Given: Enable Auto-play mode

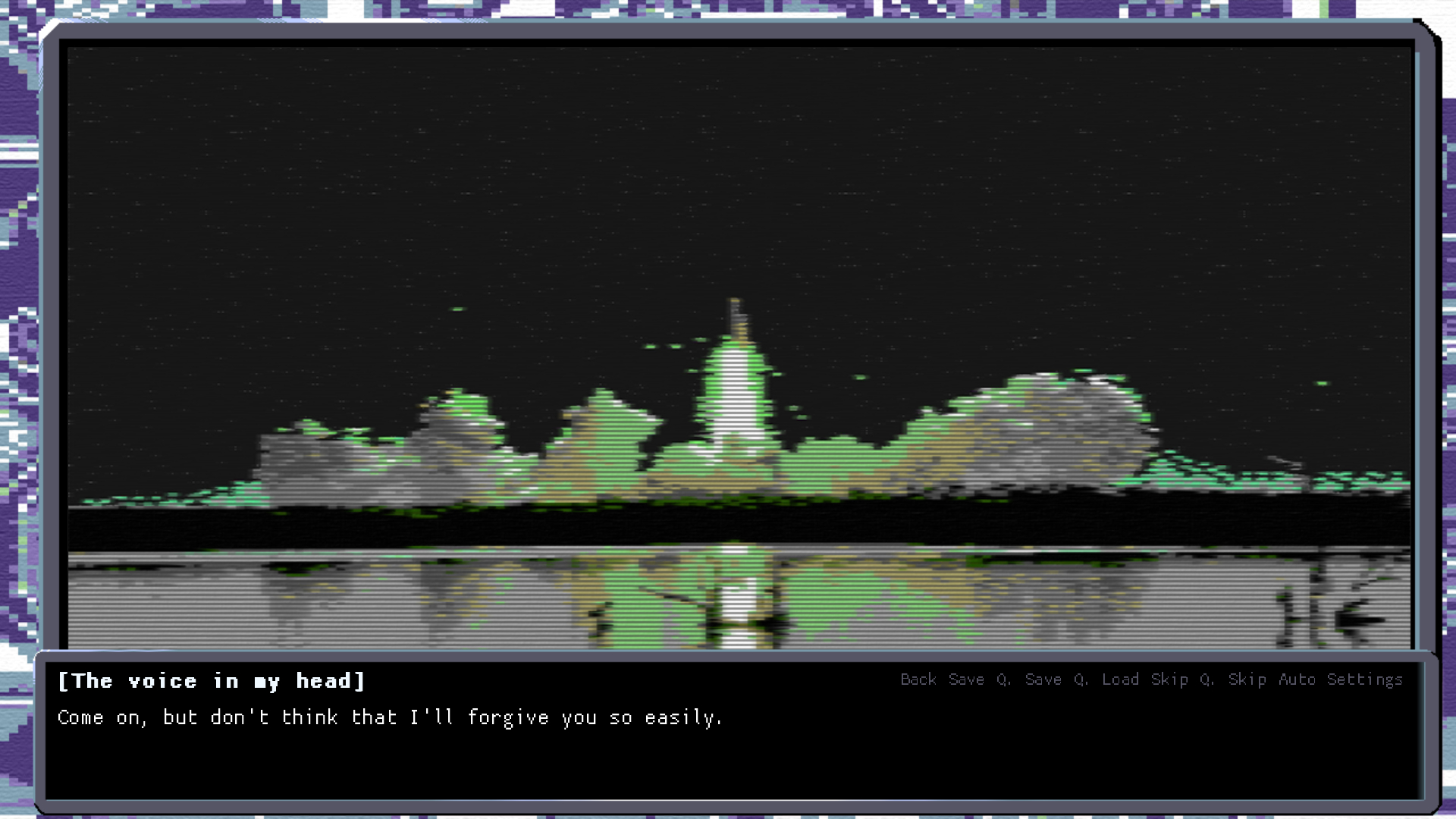Looking at the screenshot, I should coord(1298,680).
